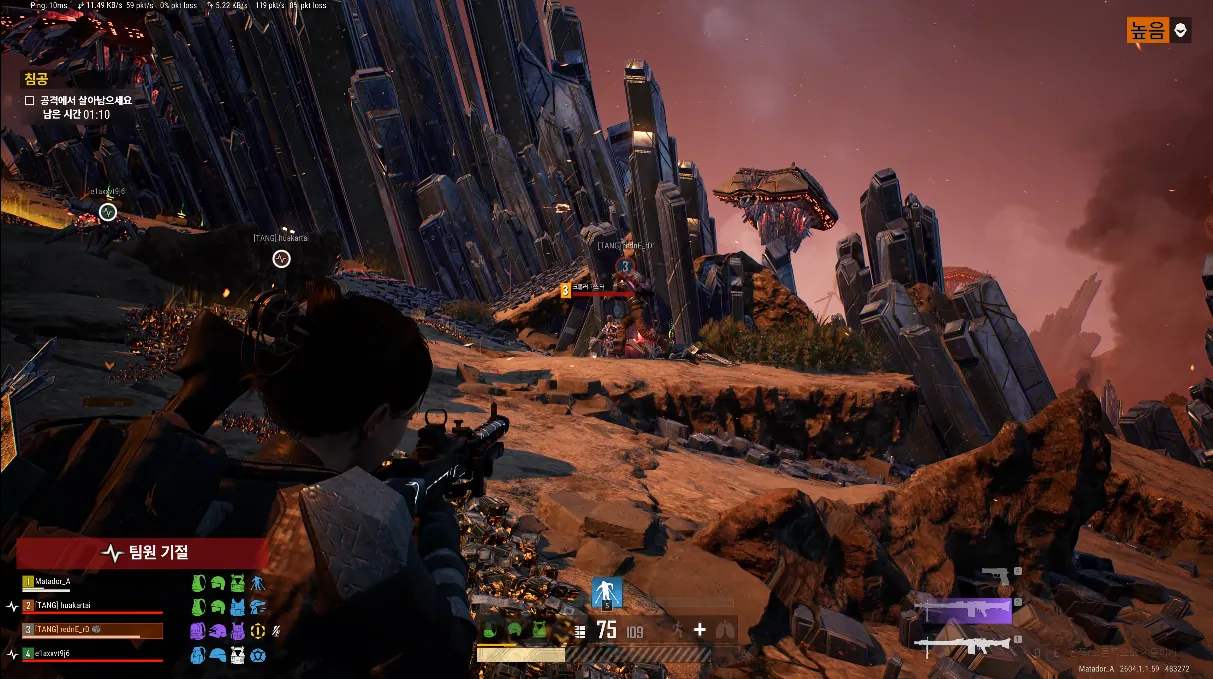Click the green backpack icon by the health bar

(x=492, y=629)
